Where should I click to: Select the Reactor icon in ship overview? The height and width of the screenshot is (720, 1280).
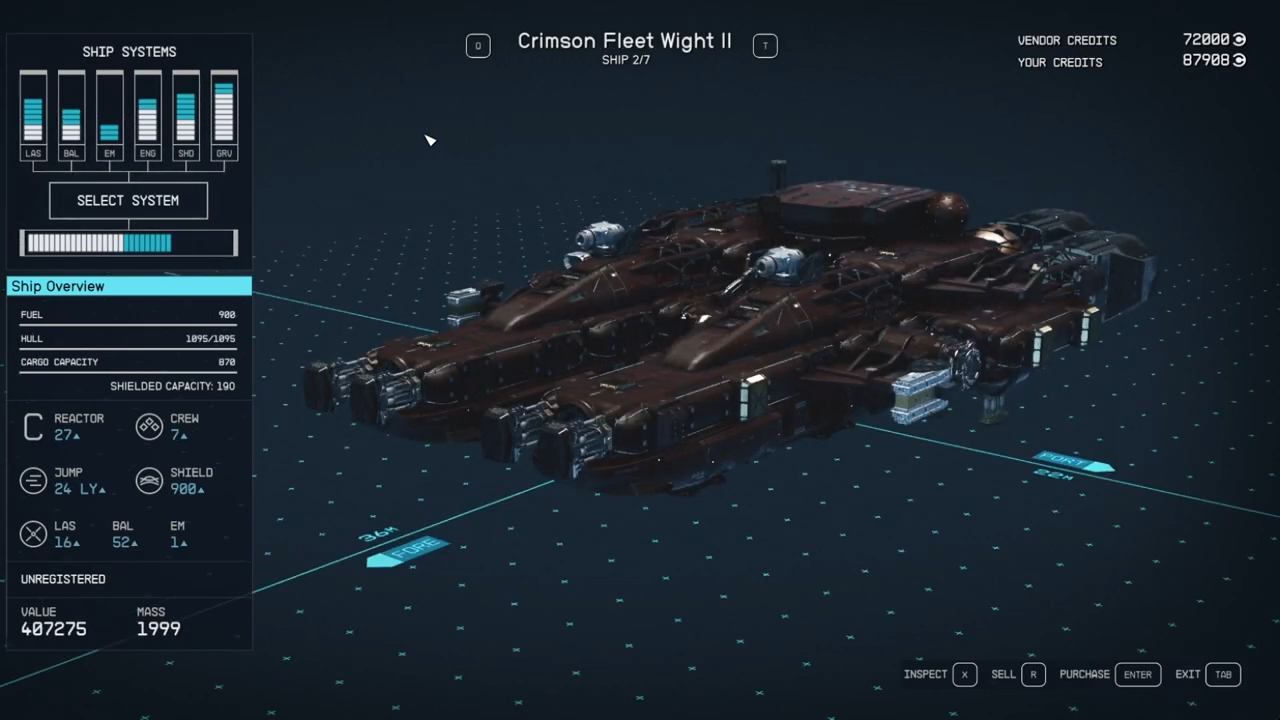[x=33, y=426]
